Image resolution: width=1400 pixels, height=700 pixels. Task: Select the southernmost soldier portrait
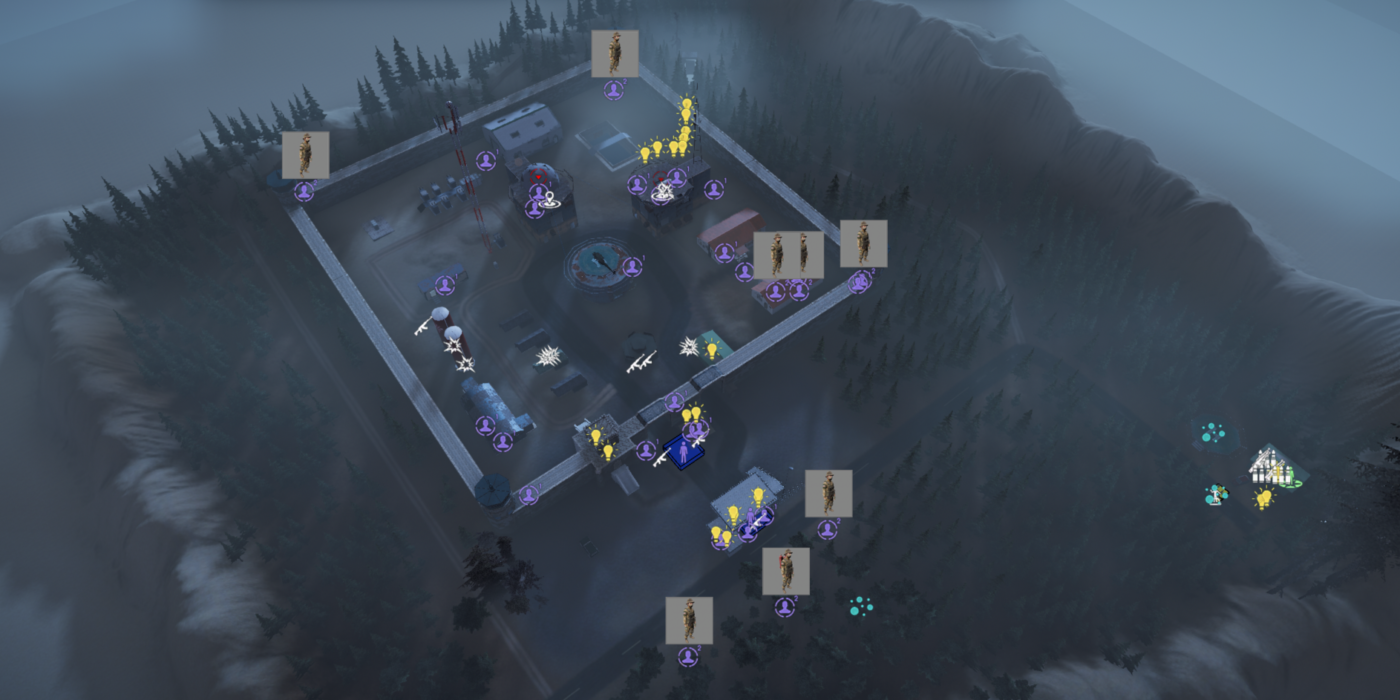(689, 620)
